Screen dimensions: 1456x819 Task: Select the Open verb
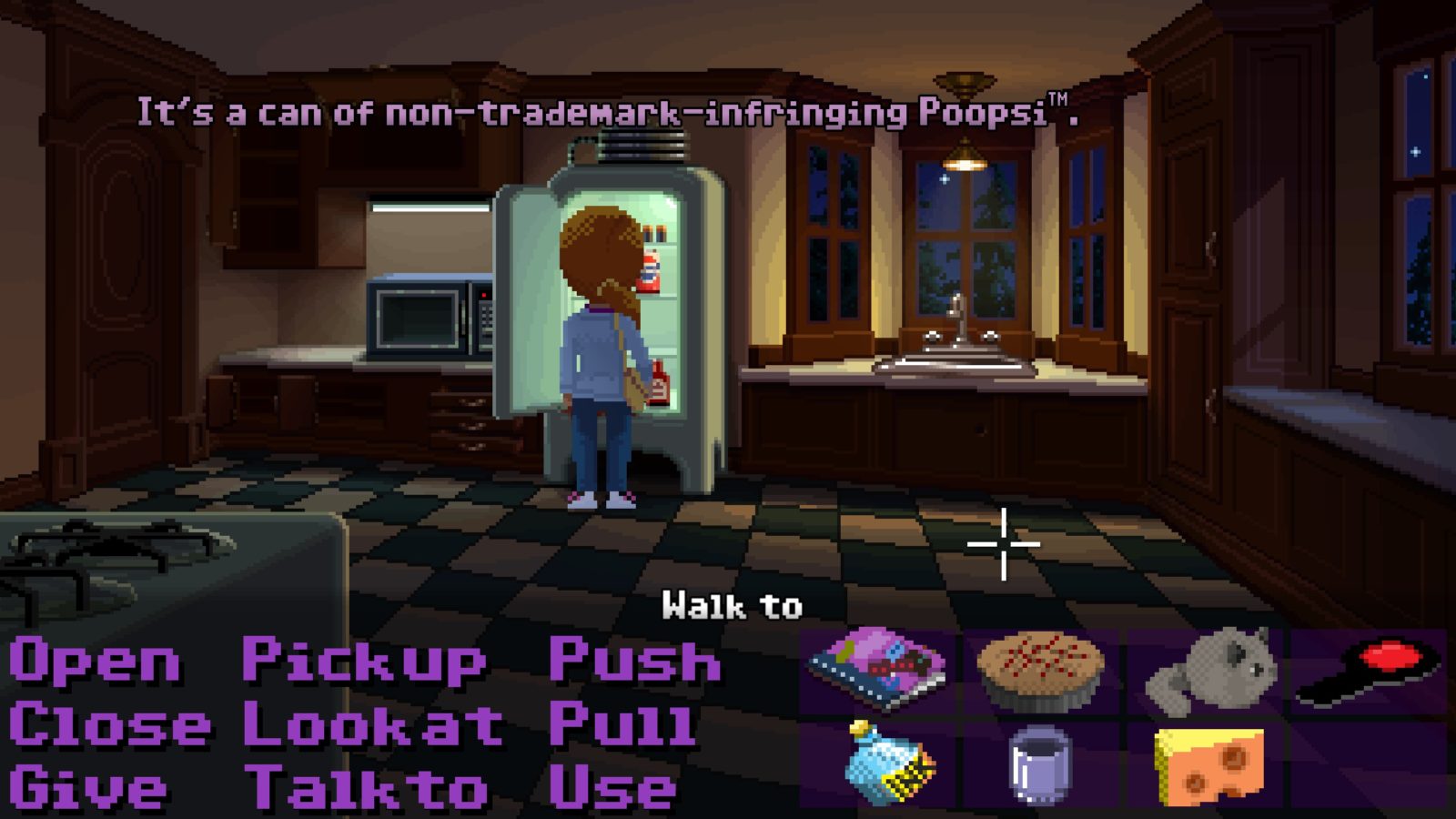coord(95,662)
